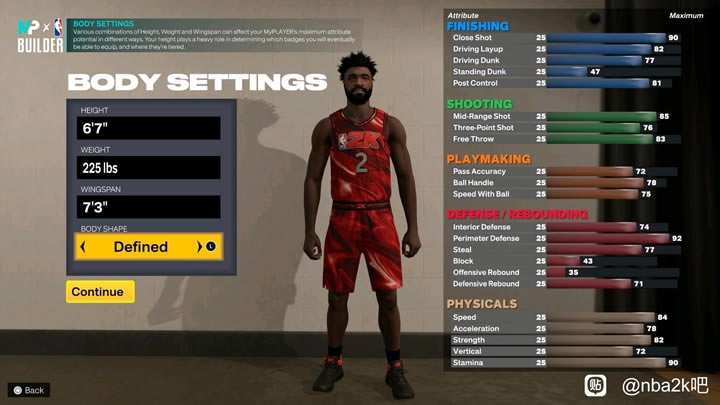The image size is (720, 405).
Task: Click the right arrow on Body Shape
Action: coord(200,247)
